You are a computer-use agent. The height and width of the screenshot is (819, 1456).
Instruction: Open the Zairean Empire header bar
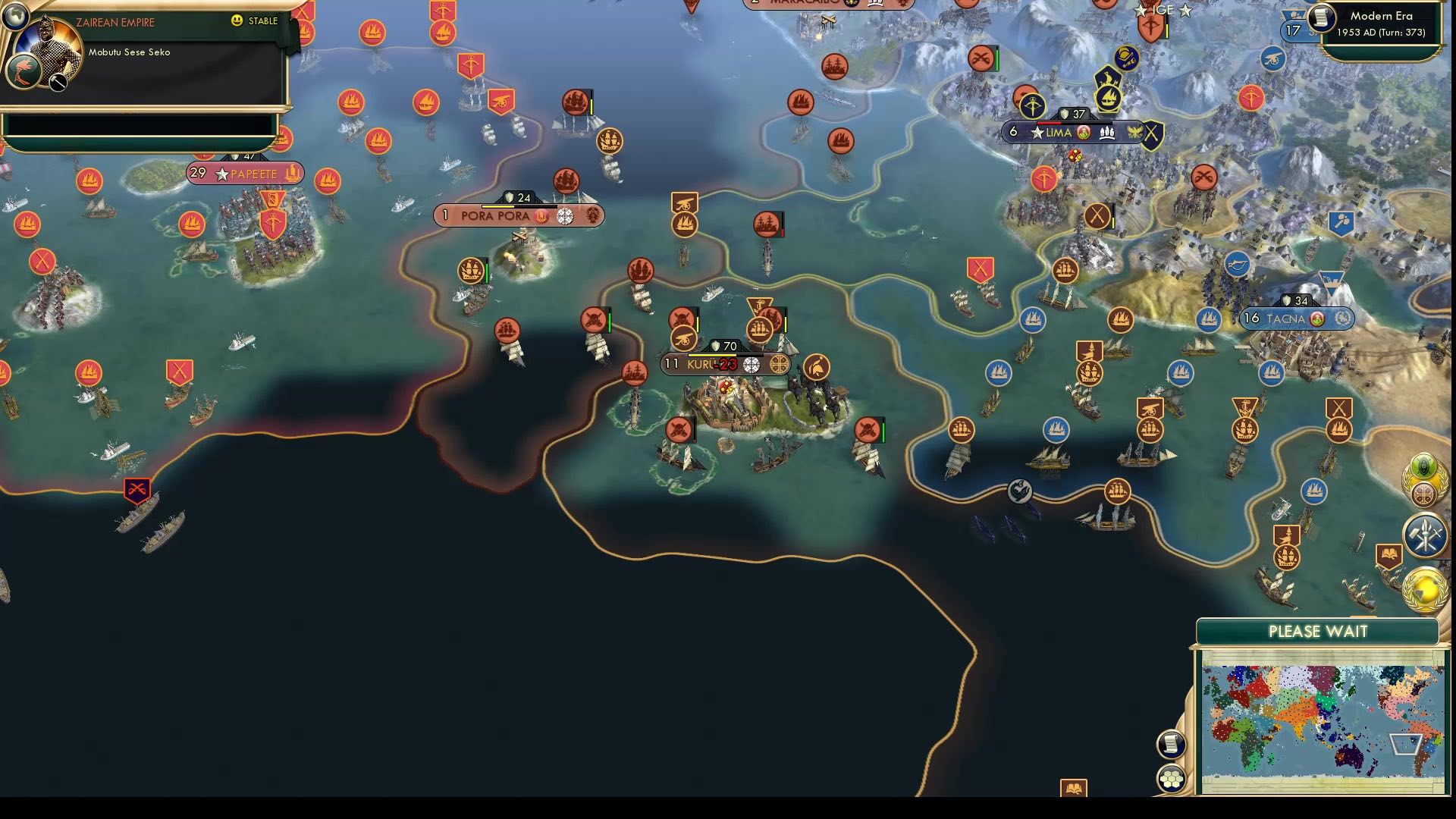click(x=114, y=22)
